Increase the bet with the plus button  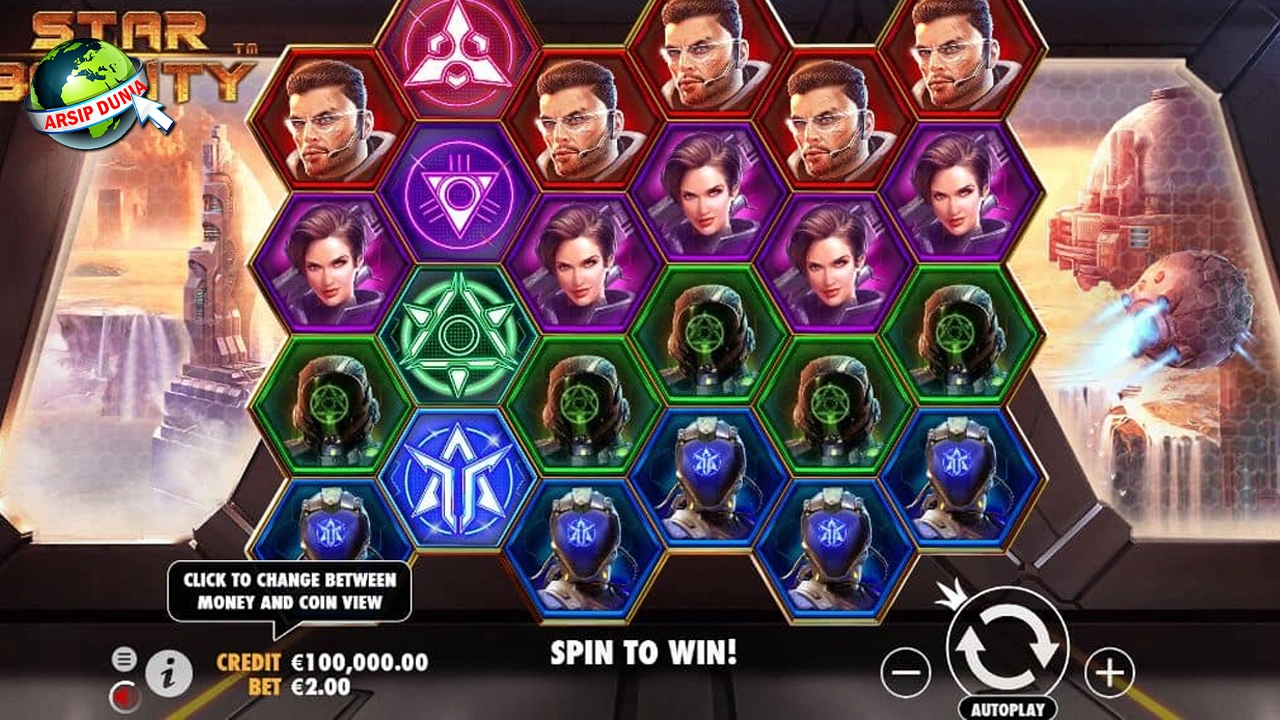coord(1109,673)
